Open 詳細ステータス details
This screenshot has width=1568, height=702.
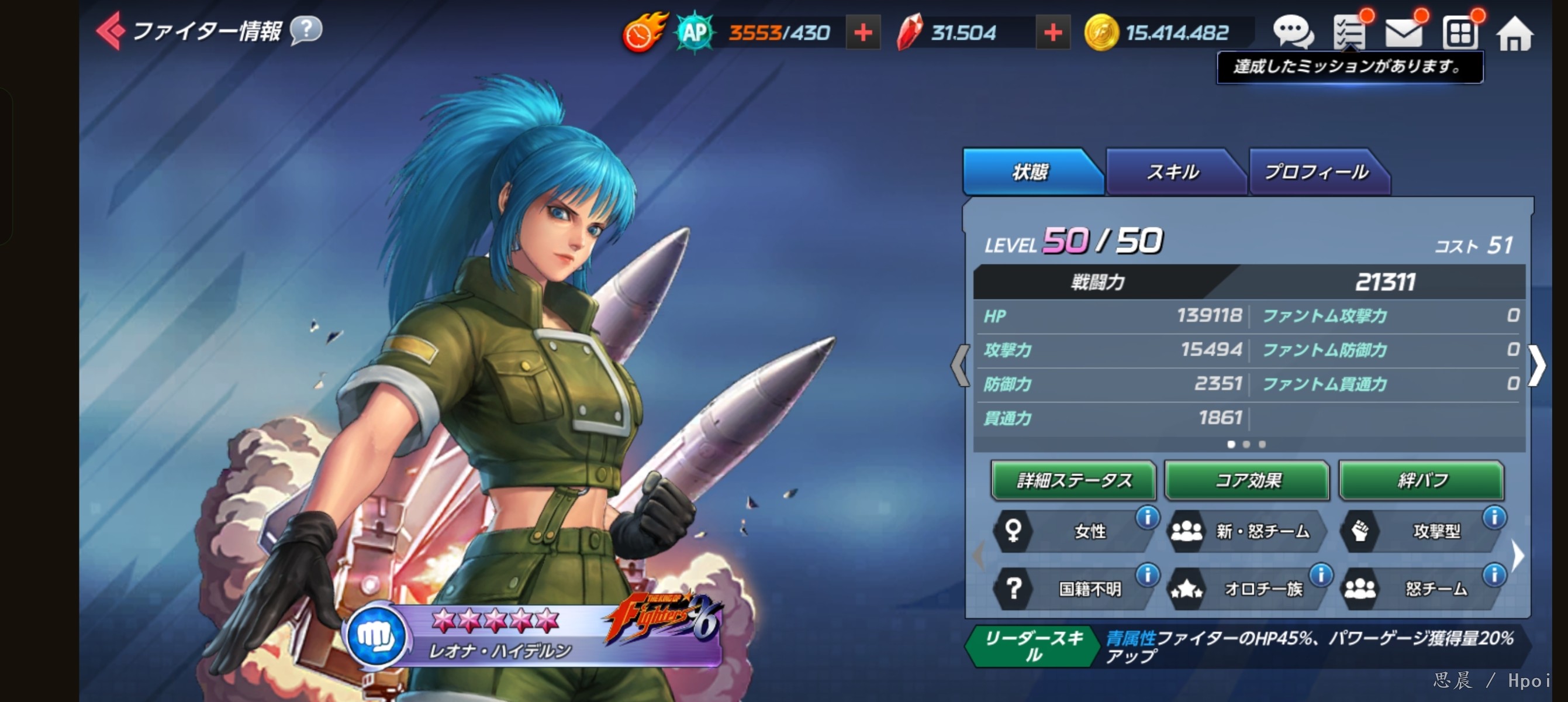click(x=1073, y=480)
